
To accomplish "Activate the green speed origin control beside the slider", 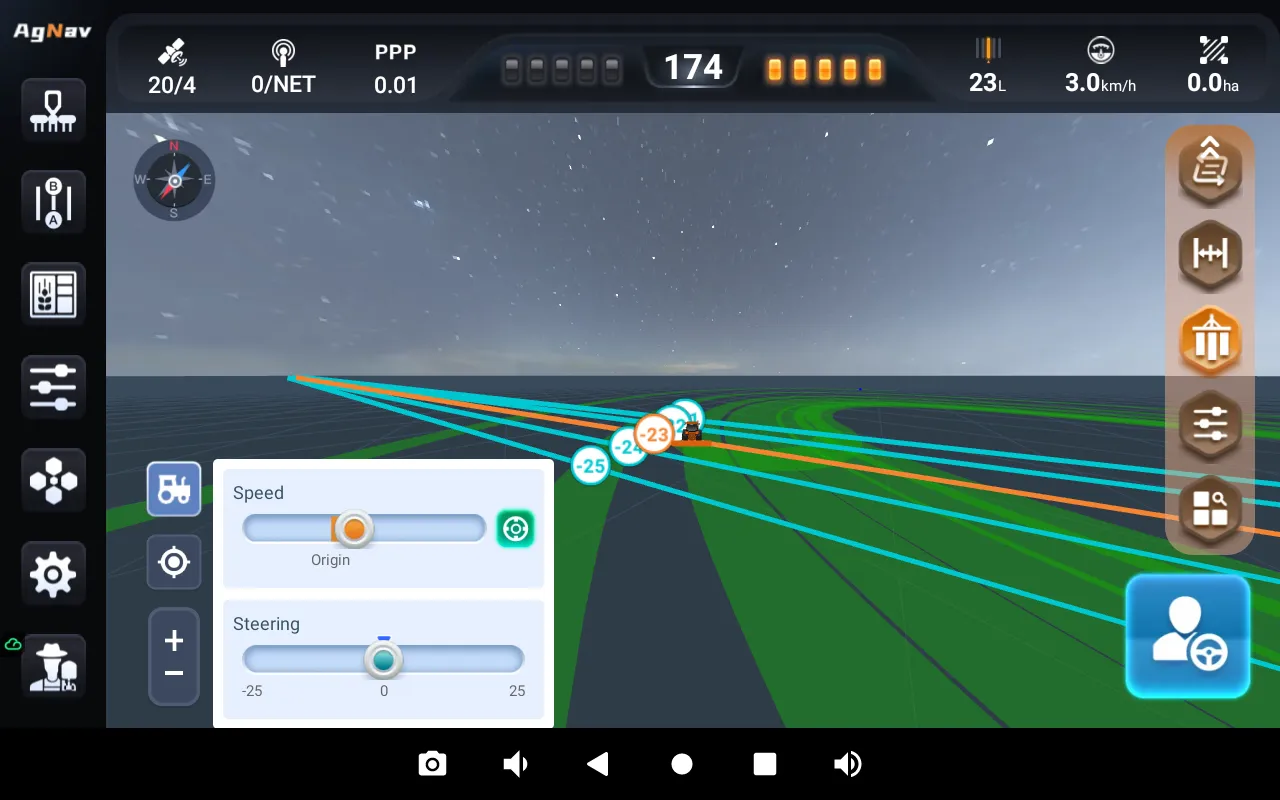I will 515,528.
